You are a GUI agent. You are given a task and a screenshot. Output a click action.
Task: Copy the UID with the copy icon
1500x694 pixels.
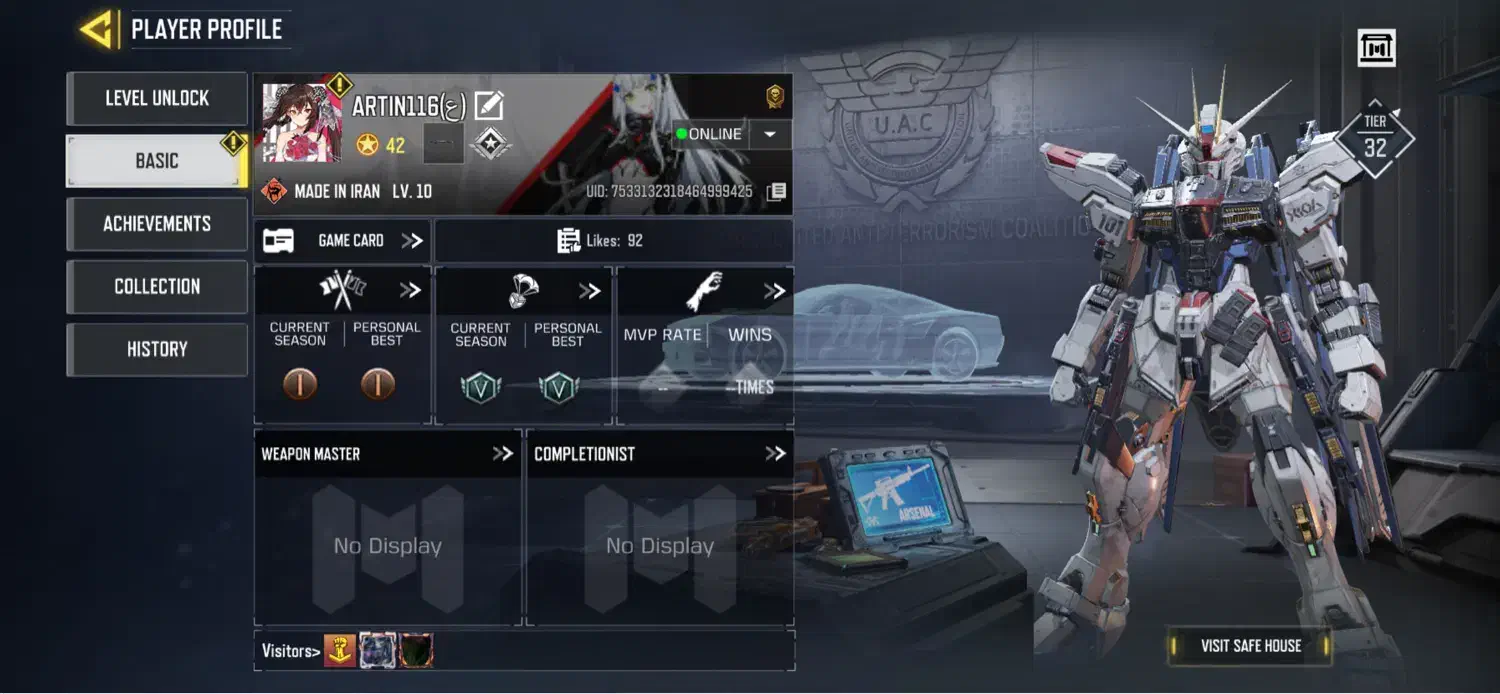(776, 191)
